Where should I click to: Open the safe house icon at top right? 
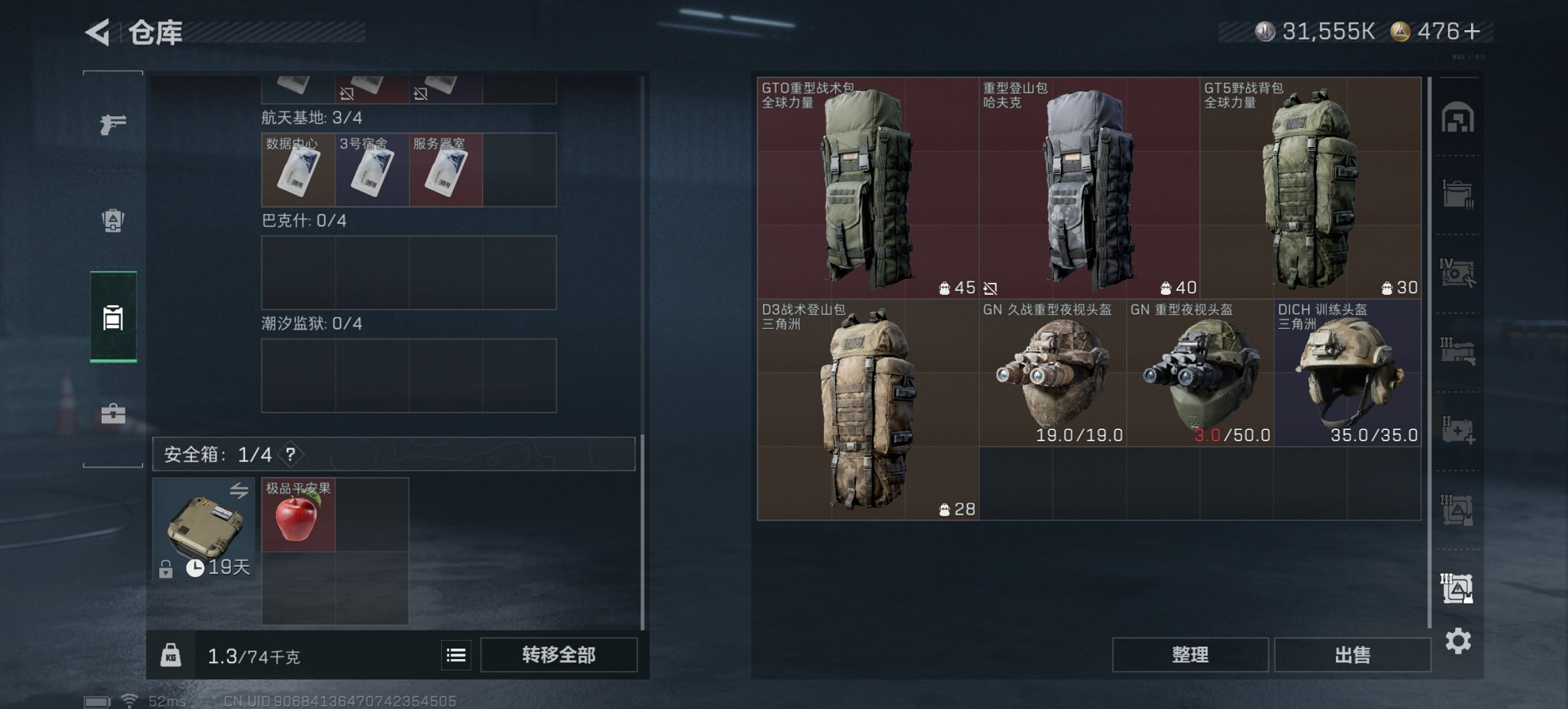pos(1459,118)
